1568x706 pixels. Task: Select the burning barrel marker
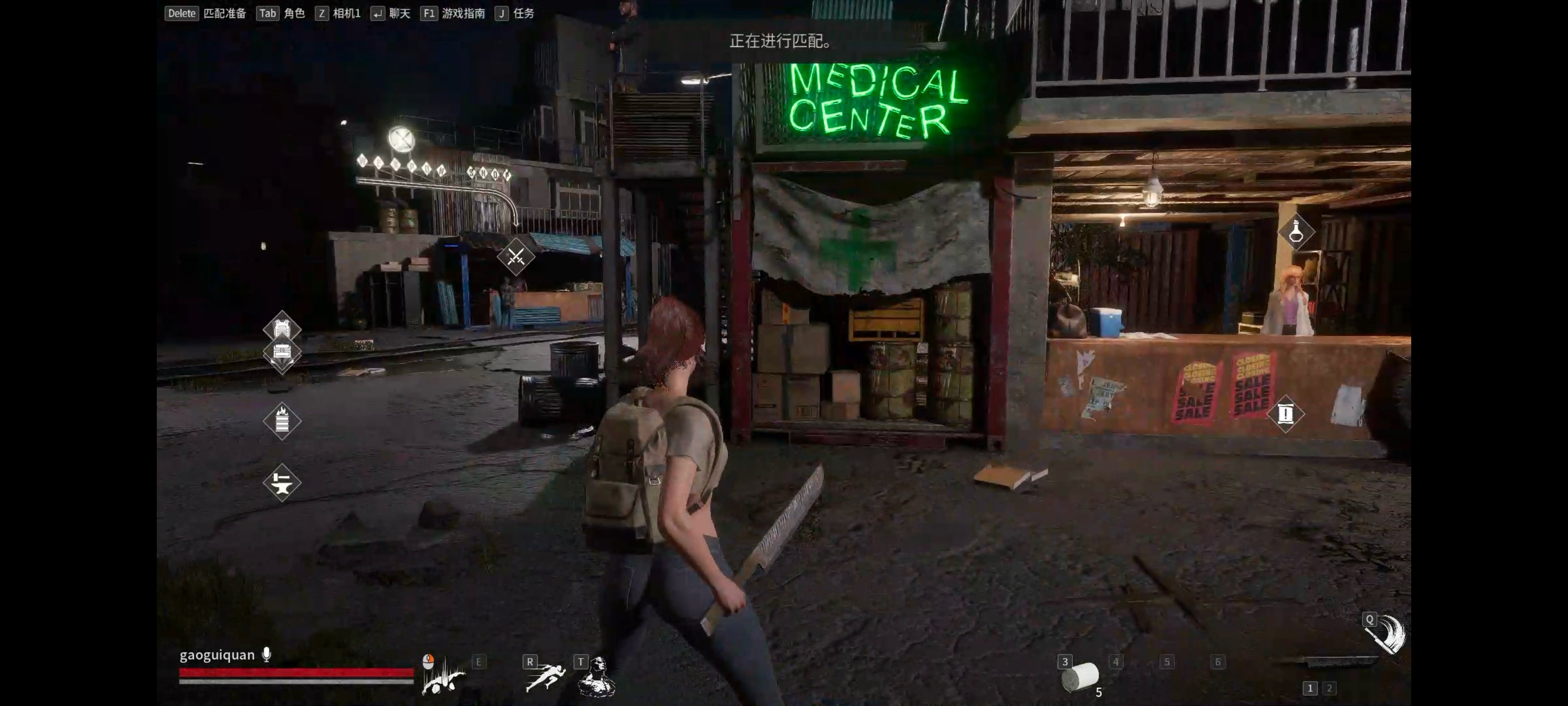(281, 420)
